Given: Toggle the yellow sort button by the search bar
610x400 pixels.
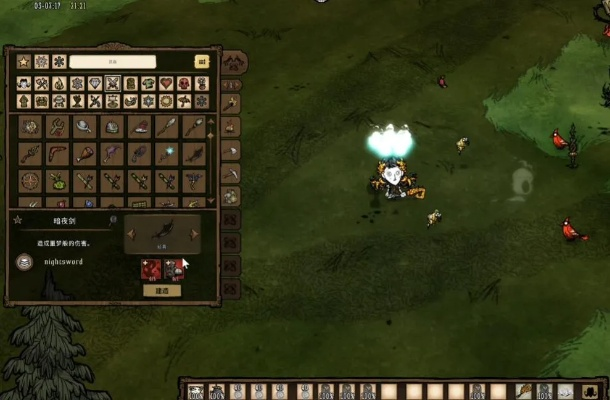Looking at the screenshot, I should (201, 62).
